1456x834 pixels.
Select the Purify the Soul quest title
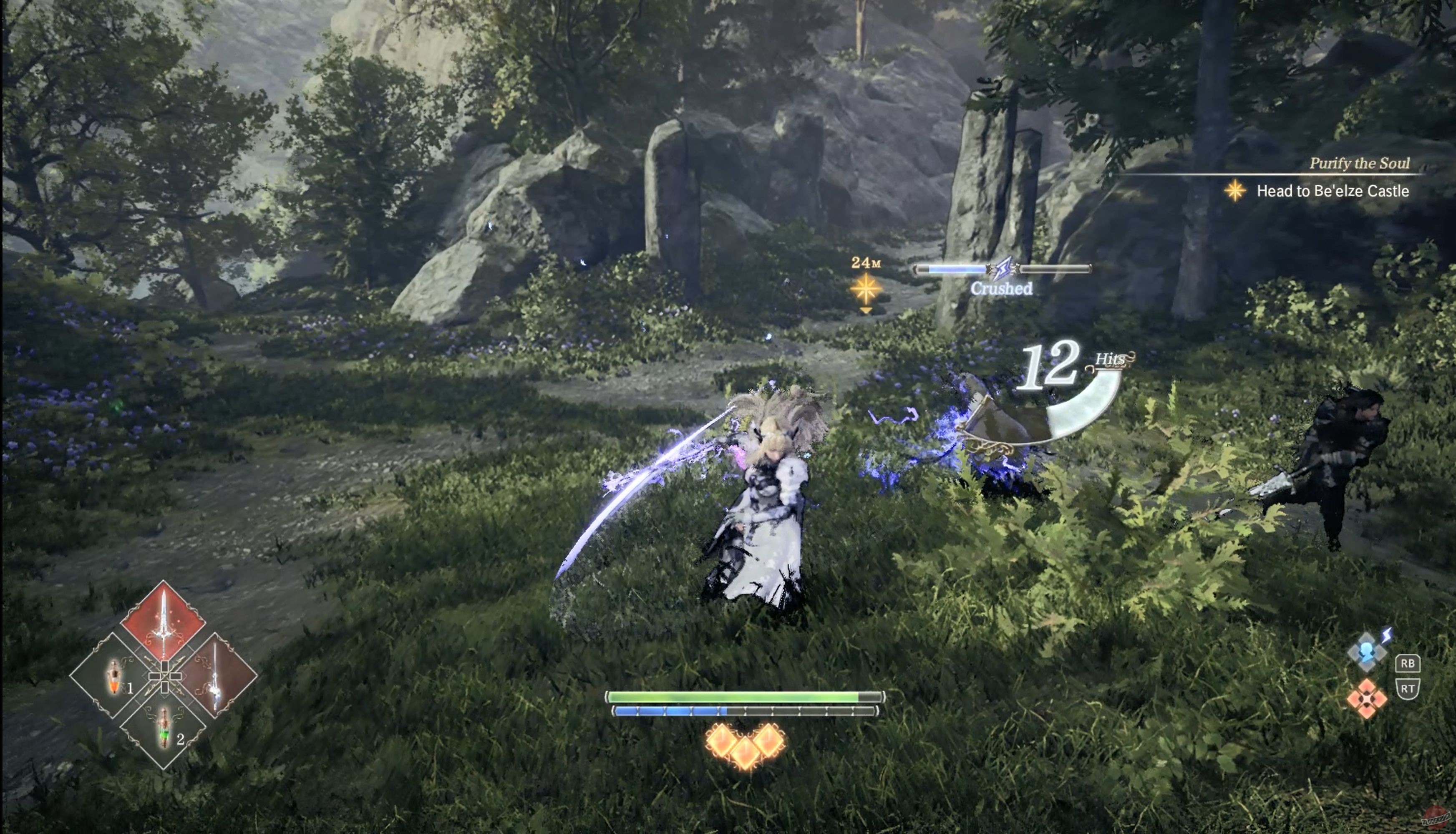point(1360,163)
